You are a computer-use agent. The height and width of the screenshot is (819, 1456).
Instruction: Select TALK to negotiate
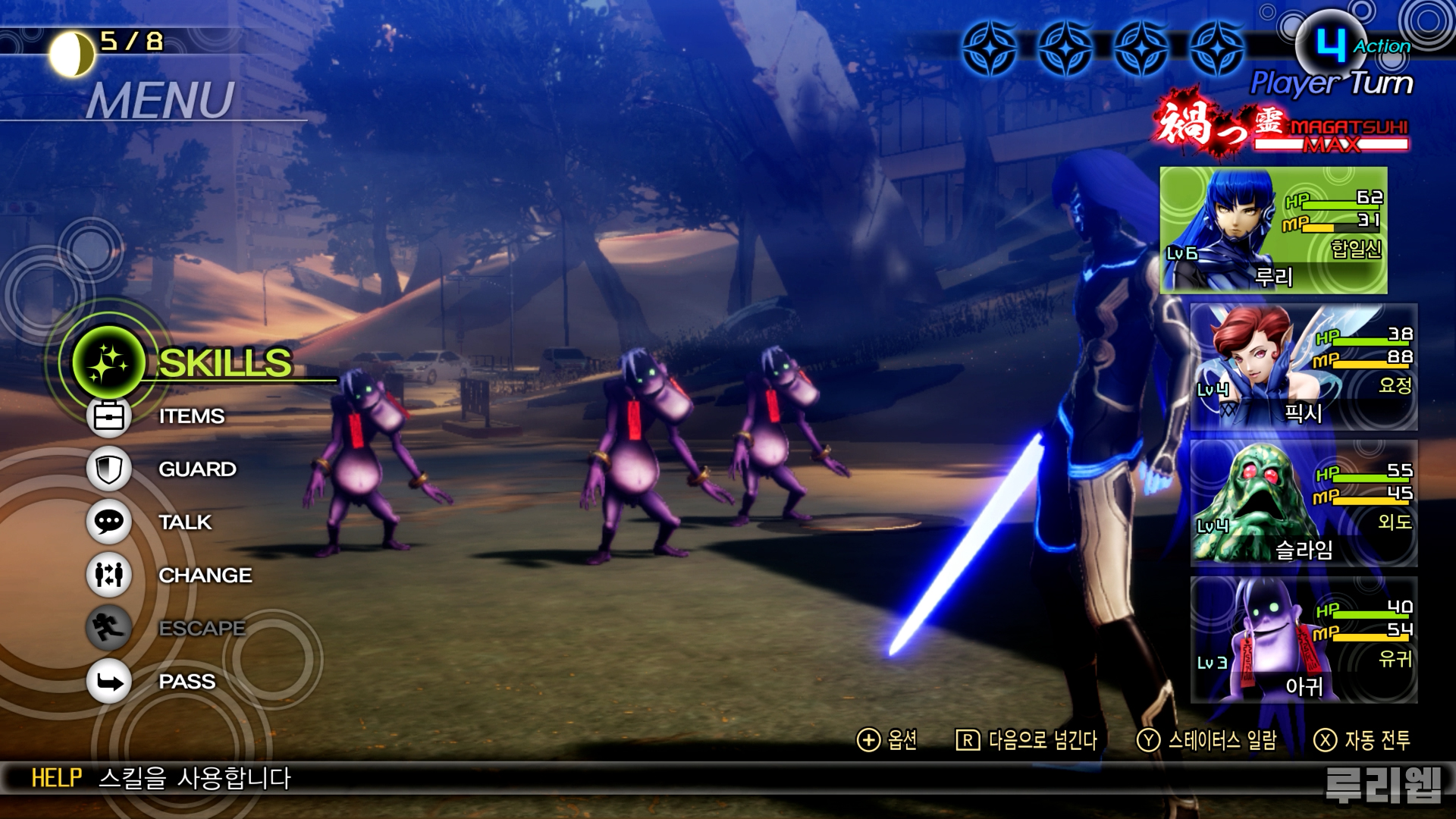[184, 522]
